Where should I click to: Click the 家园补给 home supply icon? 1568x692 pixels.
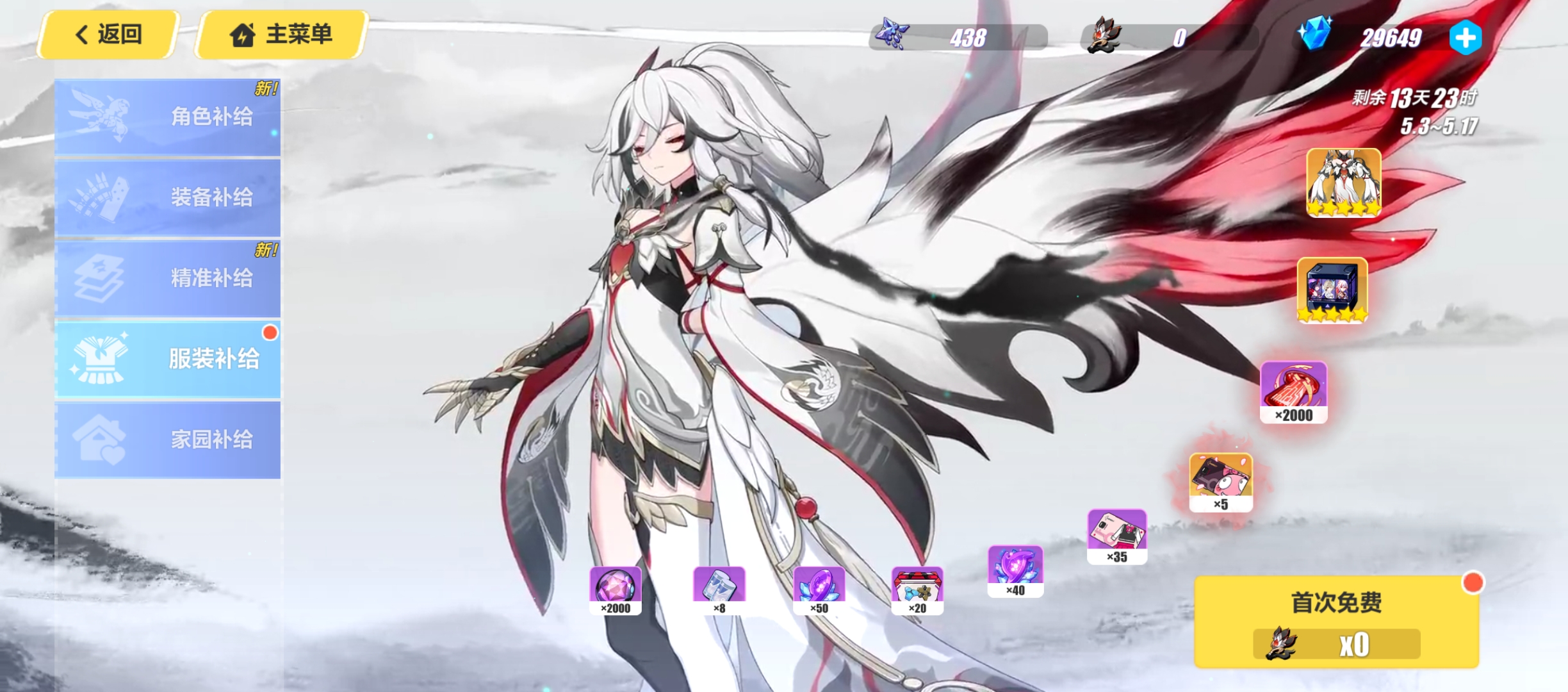[x=99, y=438]
